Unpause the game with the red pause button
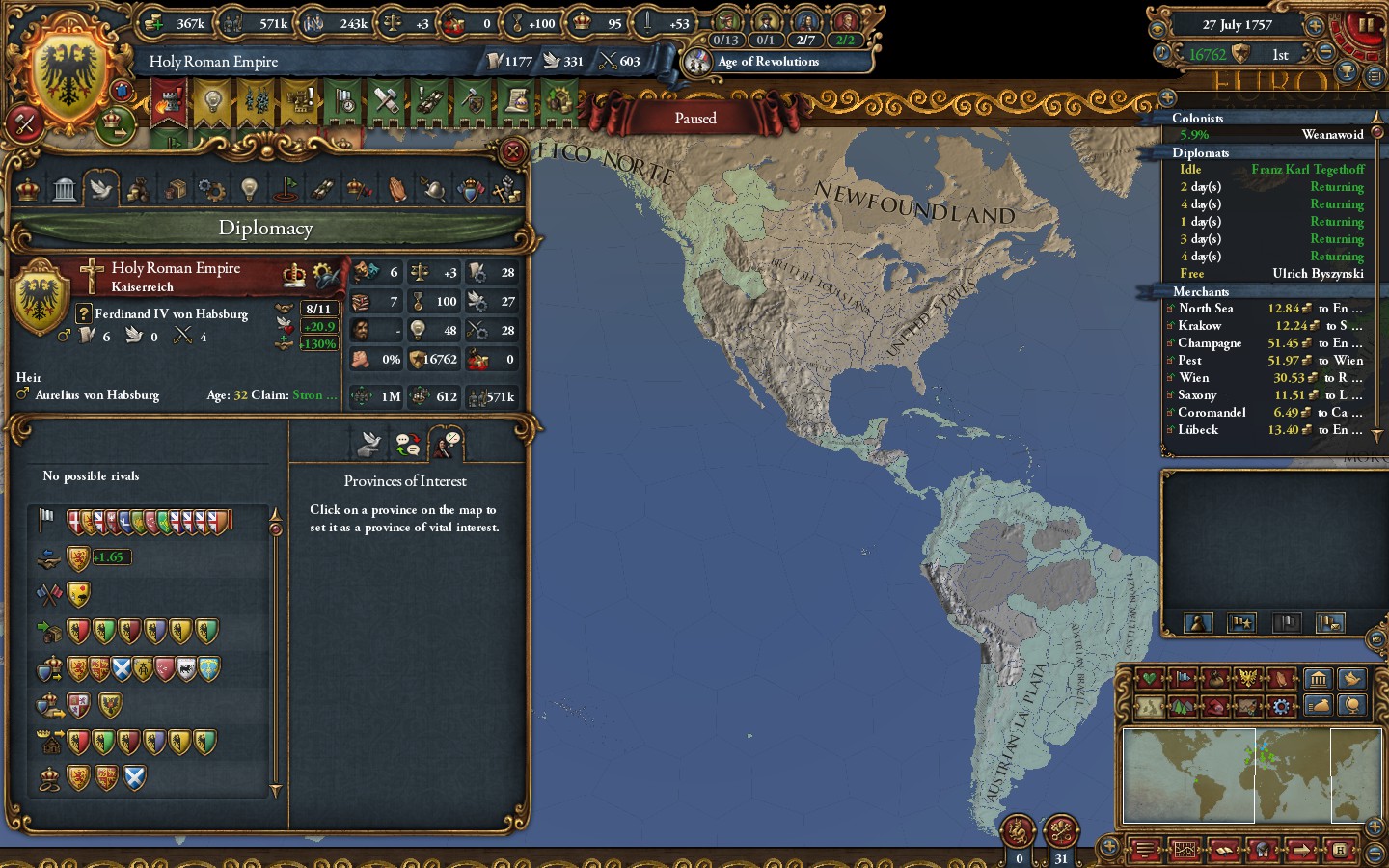This screenshot has width=1389, height=868. click(1364, 26)
